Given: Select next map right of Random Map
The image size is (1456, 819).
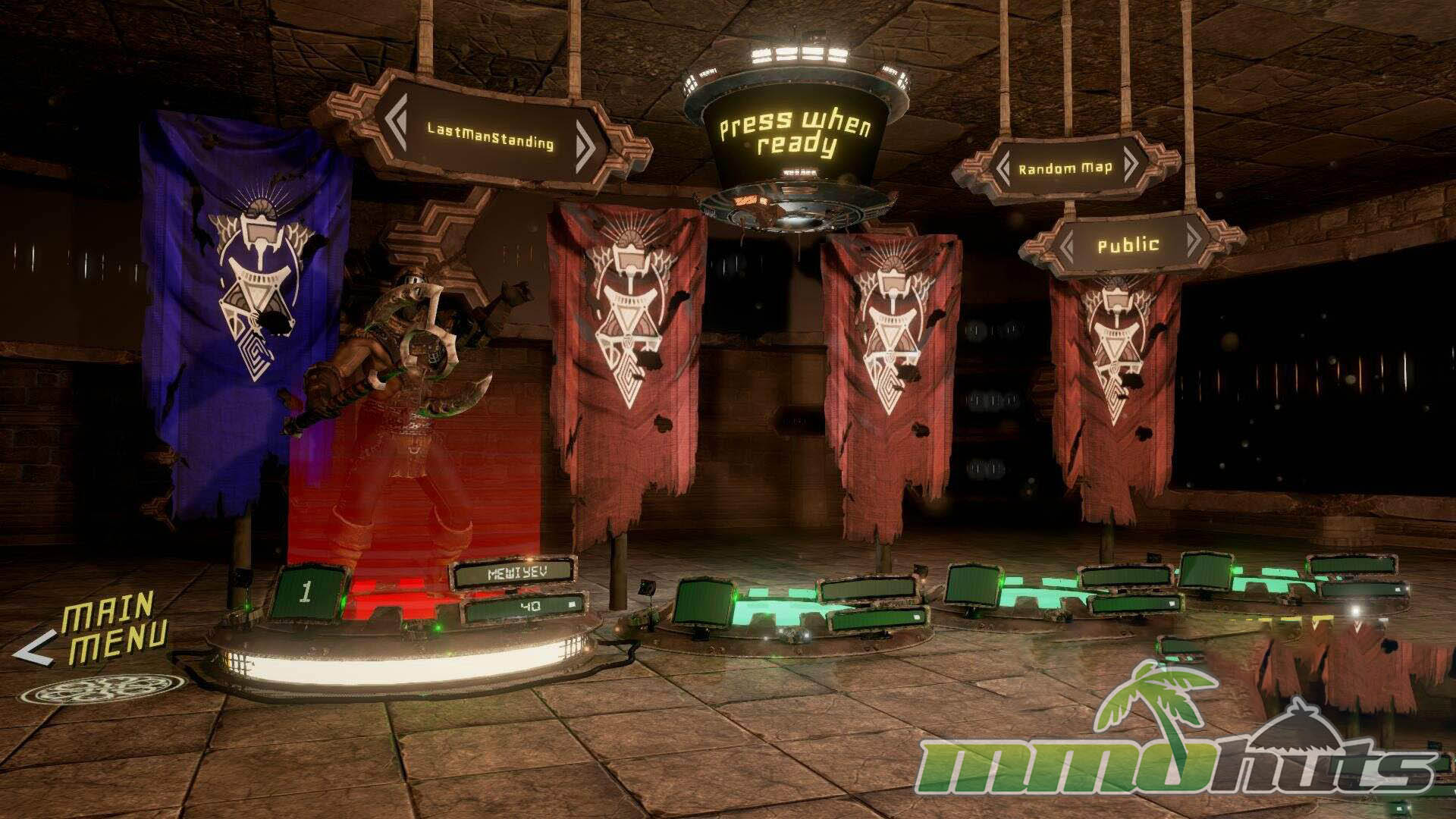Looking at the screenshot, I should (1131, 164).
